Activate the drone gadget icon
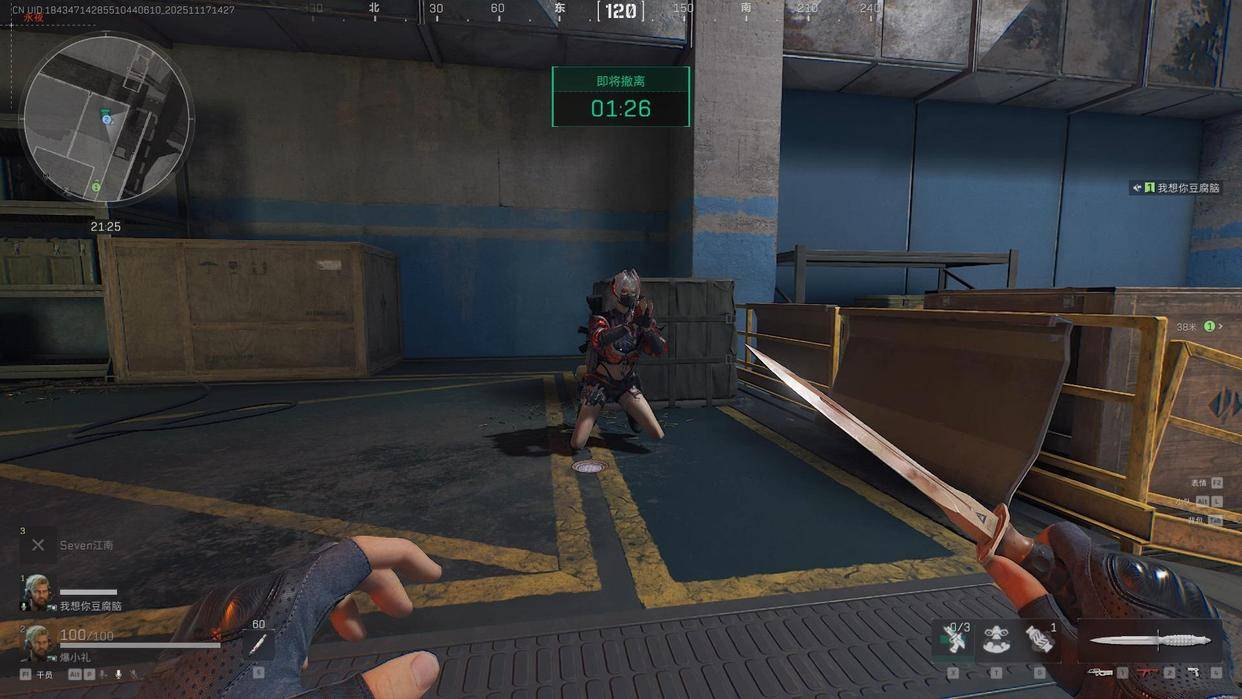Screen dimensions: 1242x699 [996, 641]
